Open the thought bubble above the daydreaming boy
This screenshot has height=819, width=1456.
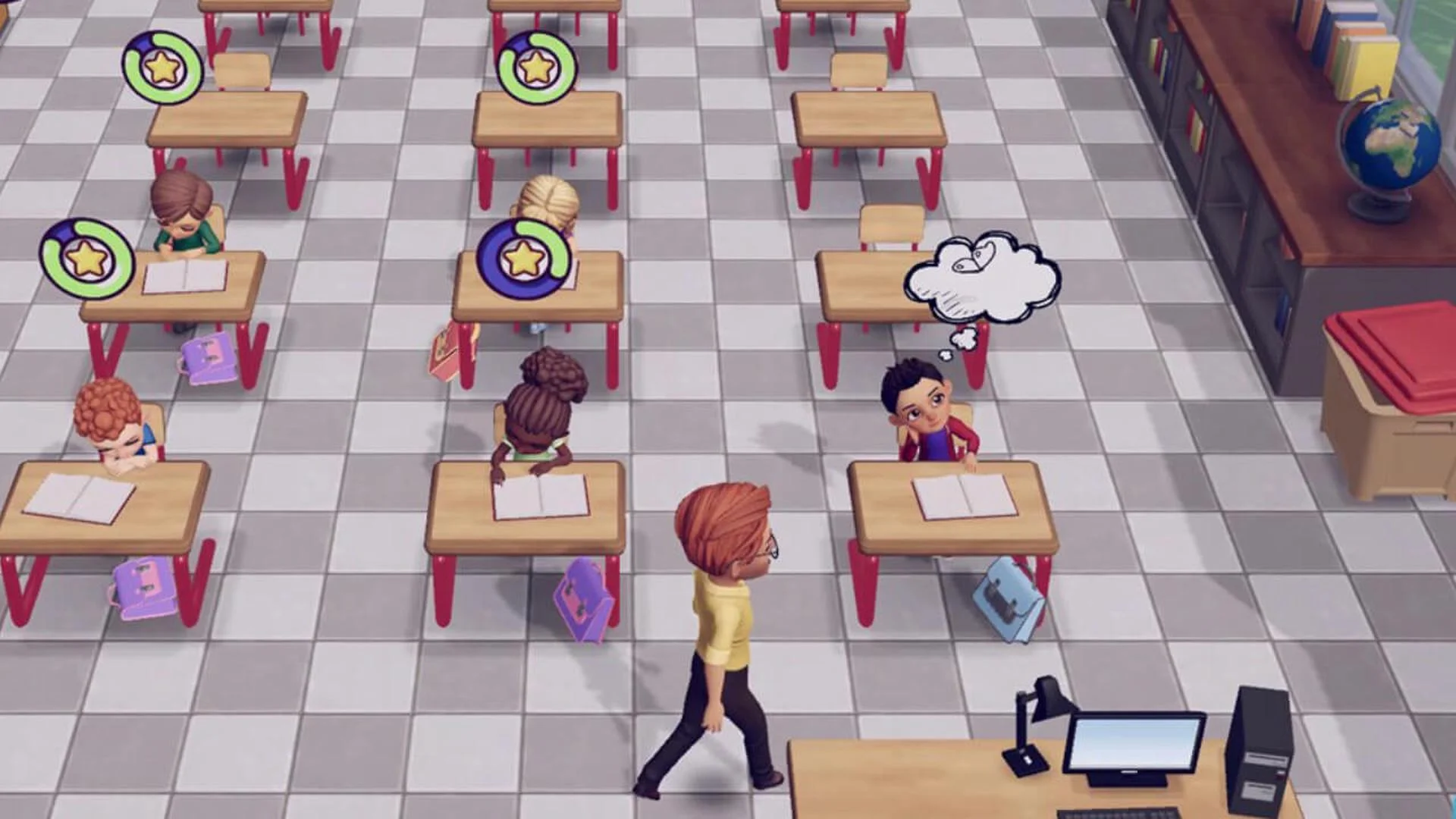(x=978, y=277)
